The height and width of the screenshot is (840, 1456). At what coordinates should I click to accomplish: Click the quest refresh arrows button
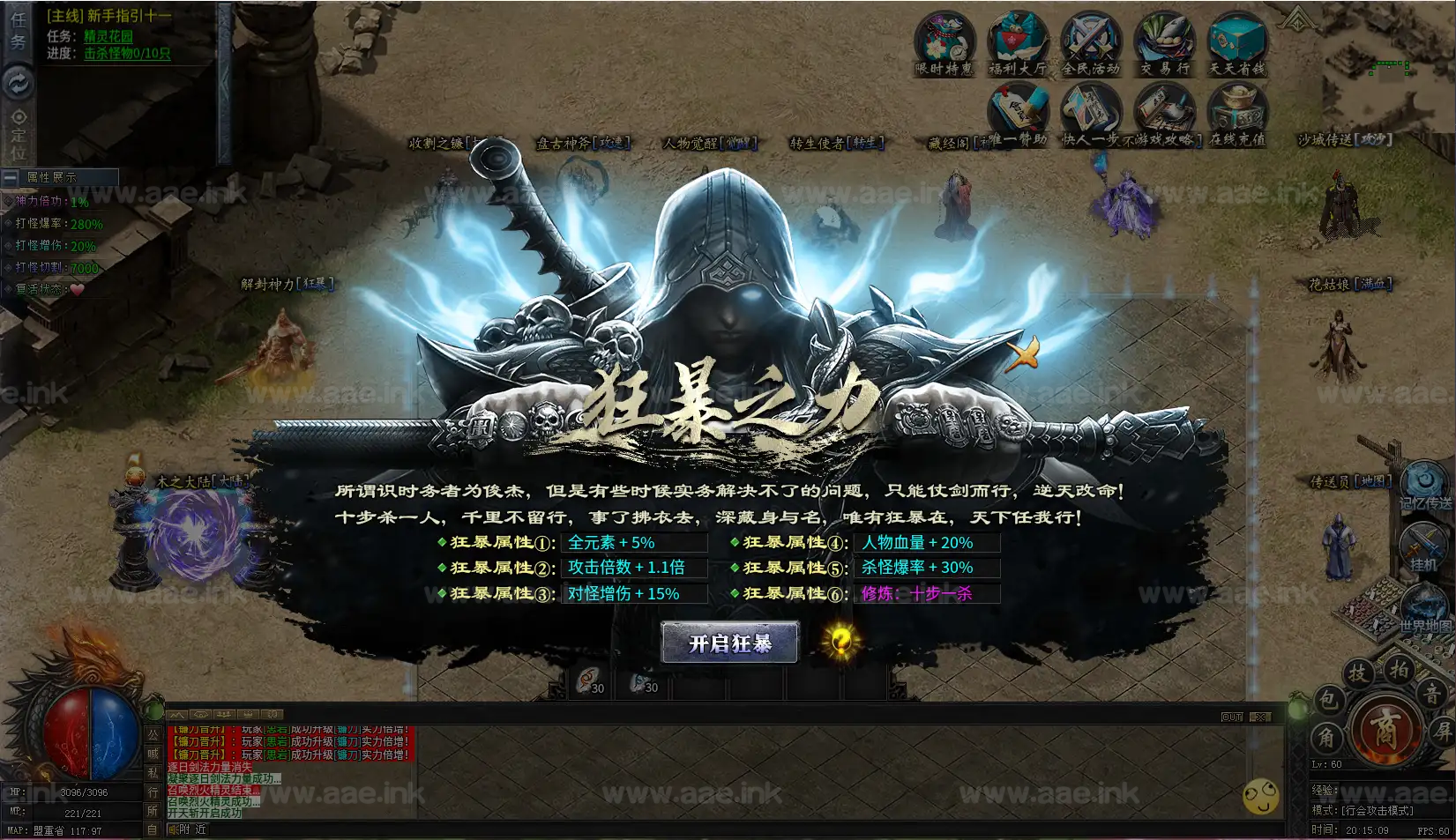(19, 83)
